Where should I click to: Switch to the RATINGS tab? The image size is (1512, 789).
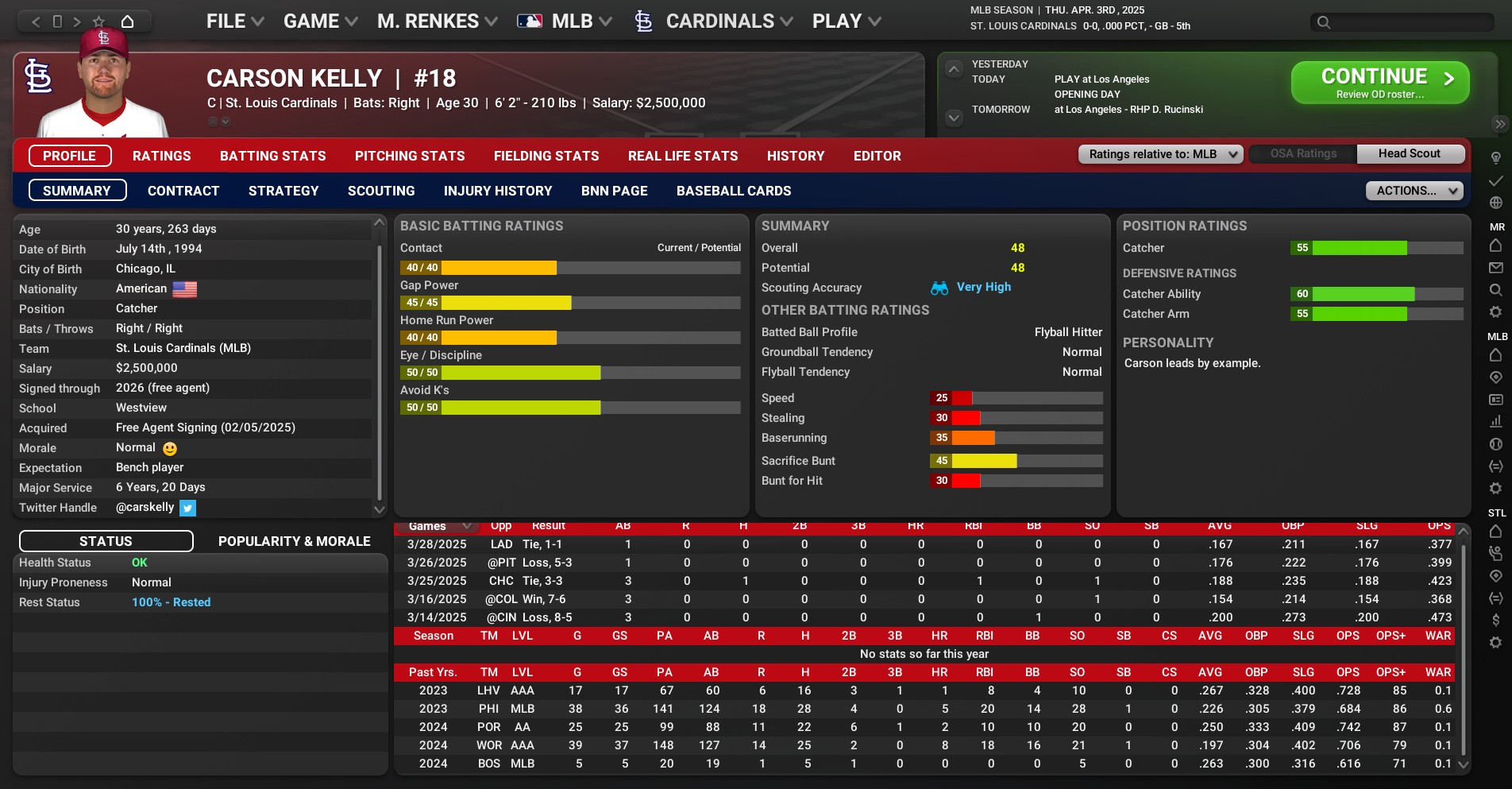pos(162,156)
